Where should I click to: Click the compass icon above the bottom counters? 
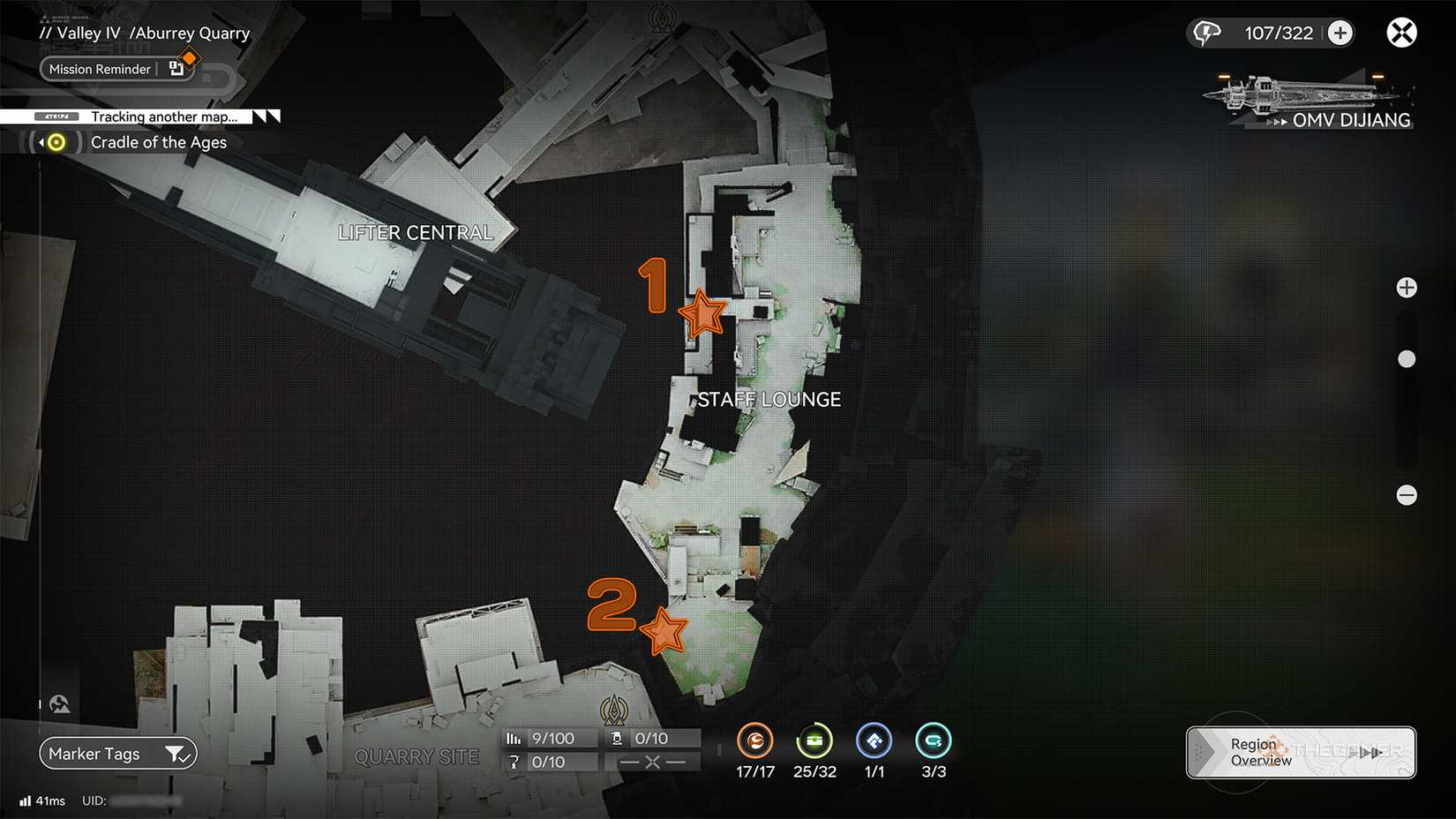614,711
